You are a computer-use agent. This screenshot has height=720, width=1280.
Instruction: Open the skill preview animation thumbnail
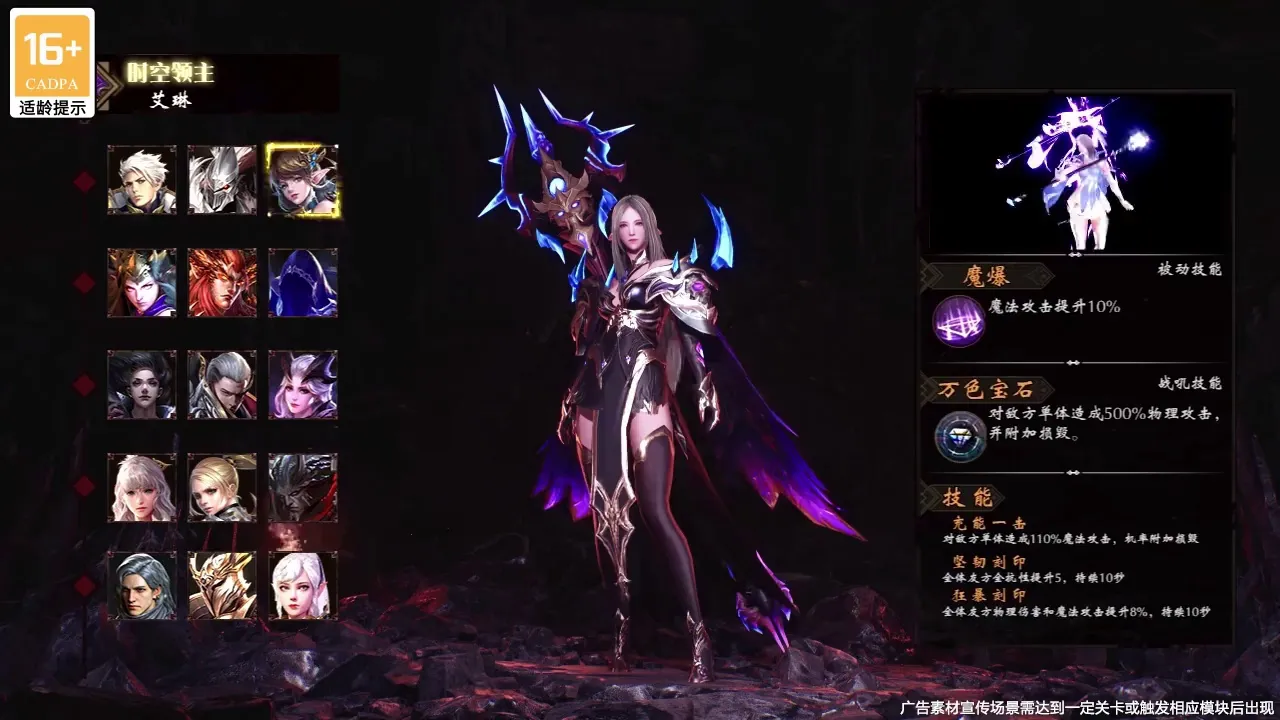pyautogui.click(x=1075, y=173)
